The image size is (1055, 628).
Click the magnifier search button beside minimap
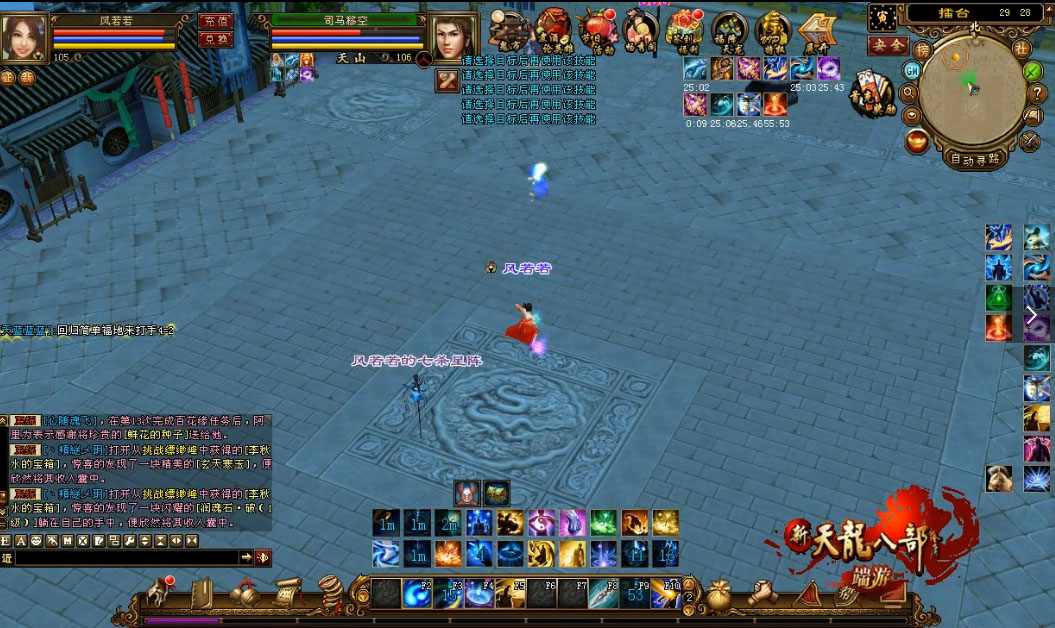[x=910, y=93]
